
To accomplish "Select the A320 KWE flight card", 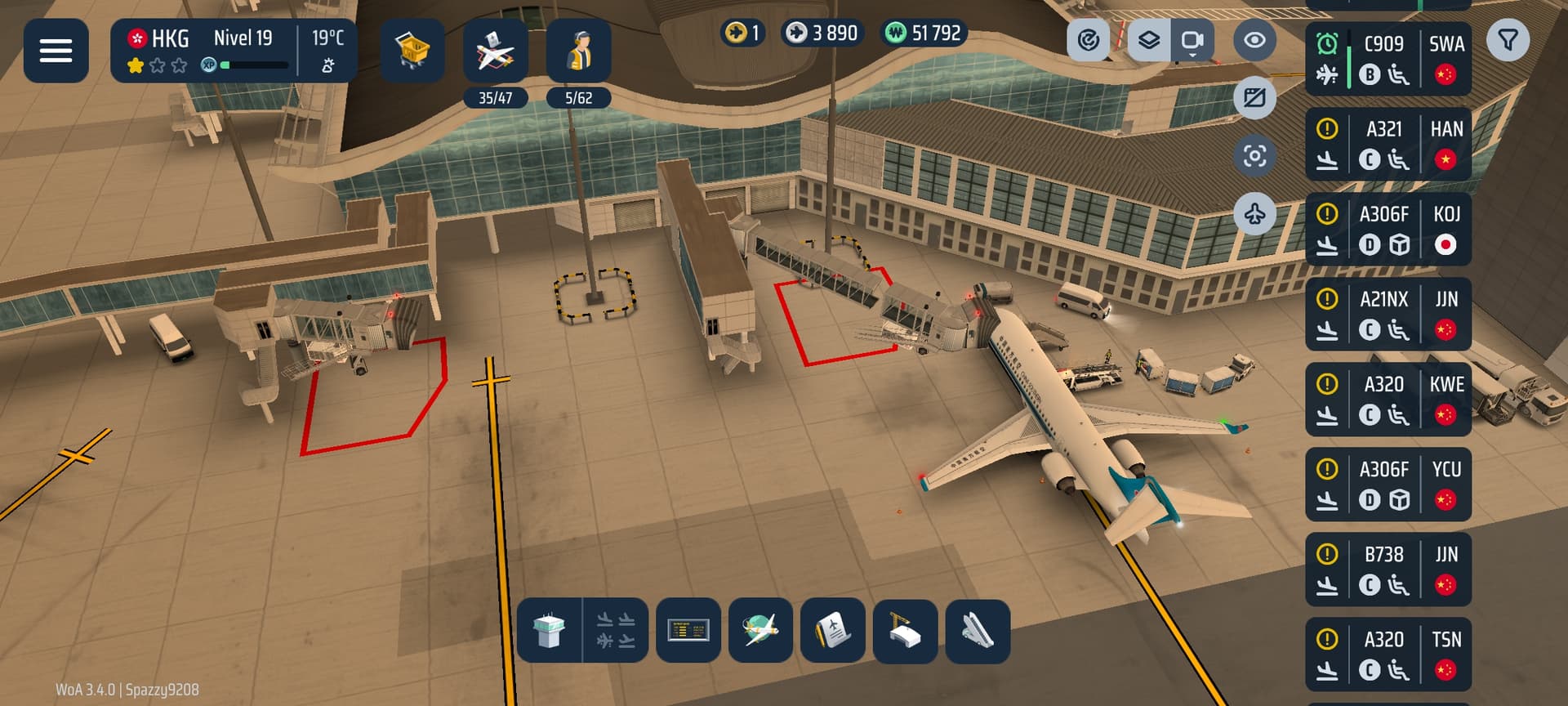I will [1388, 400].
